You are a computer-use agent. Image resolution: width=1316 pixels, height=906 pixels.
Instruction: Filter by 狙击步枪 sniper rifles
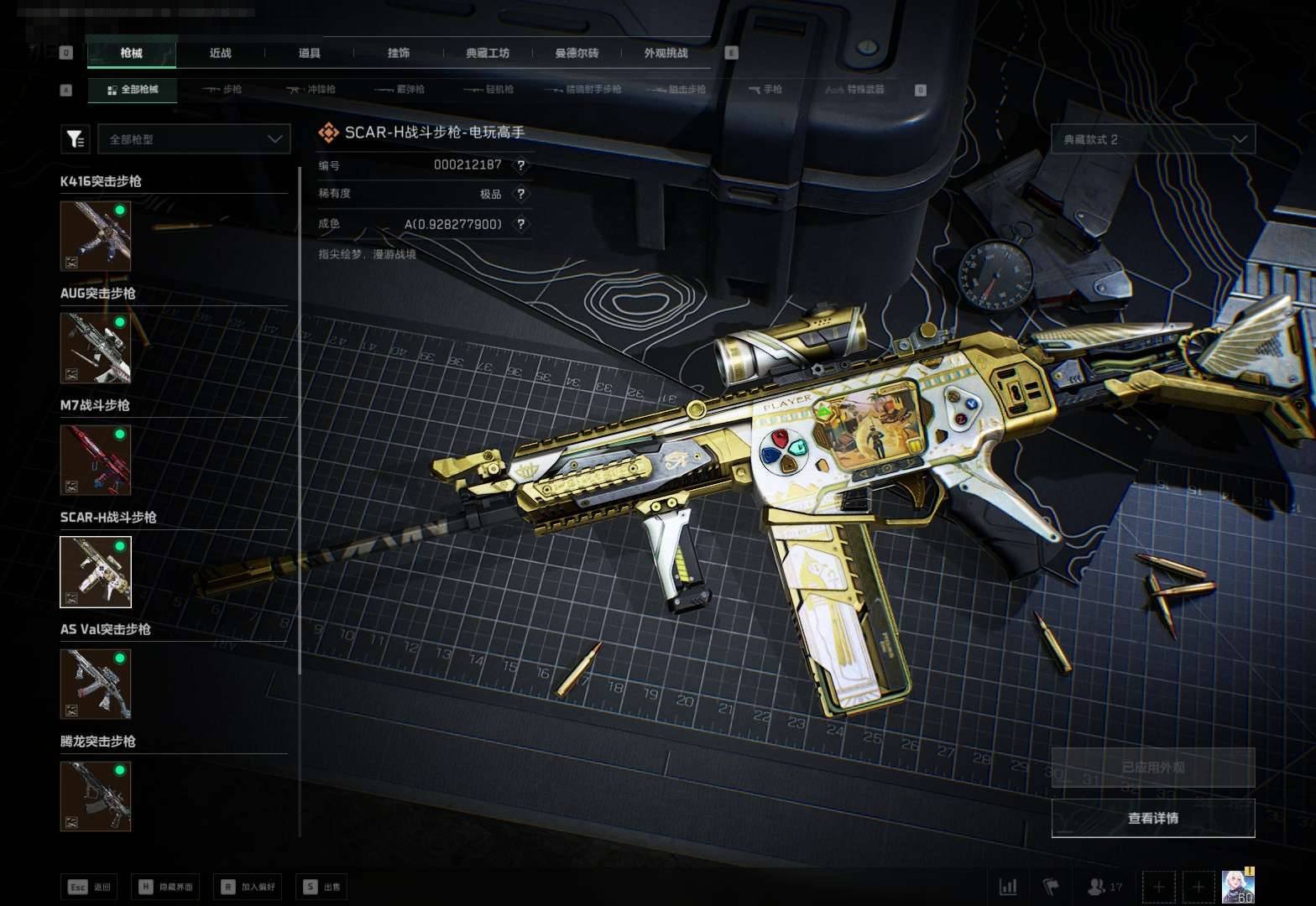pos(676,89)
